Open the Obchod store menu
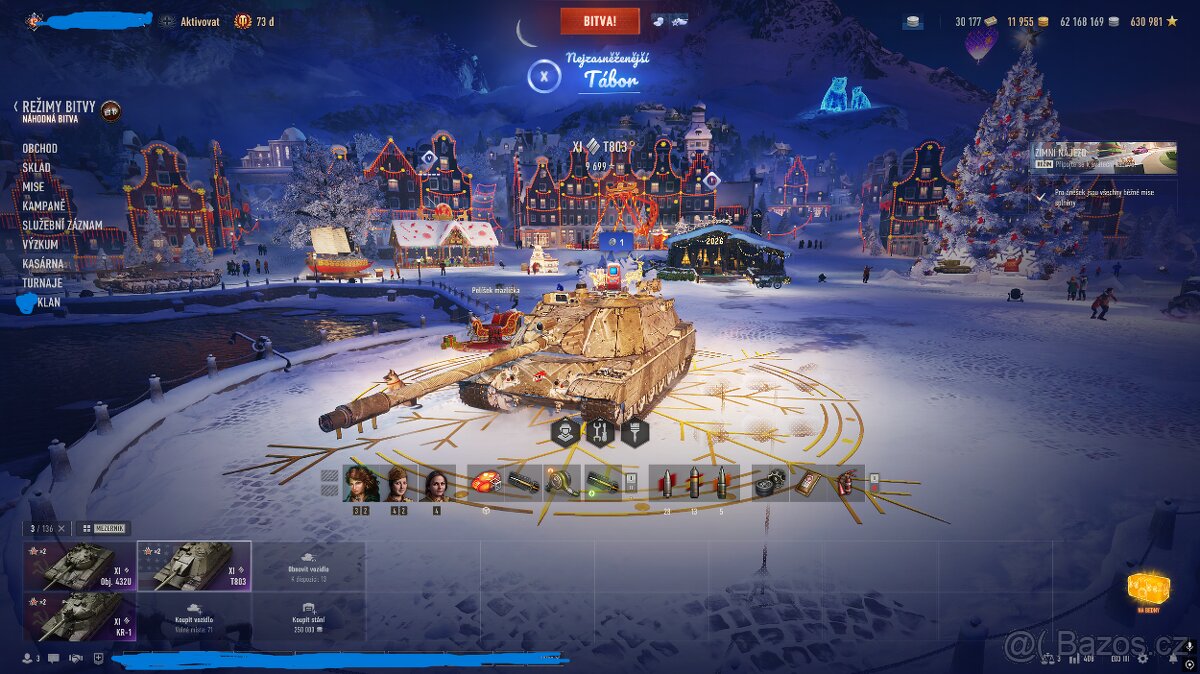The image size is (1200, 674). pyautogui.click(x=40, y=148)
